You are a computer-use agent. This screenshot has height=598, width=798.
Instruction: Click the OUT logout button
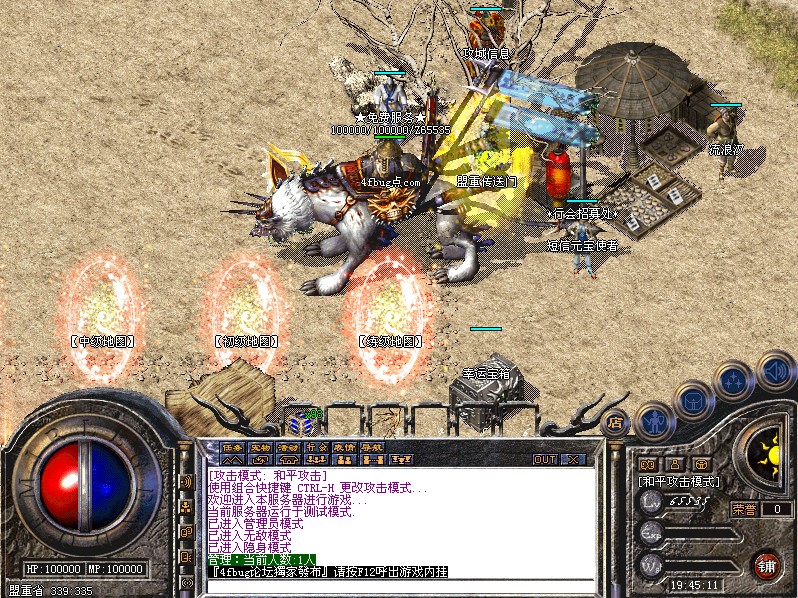[x=544, y=459]
